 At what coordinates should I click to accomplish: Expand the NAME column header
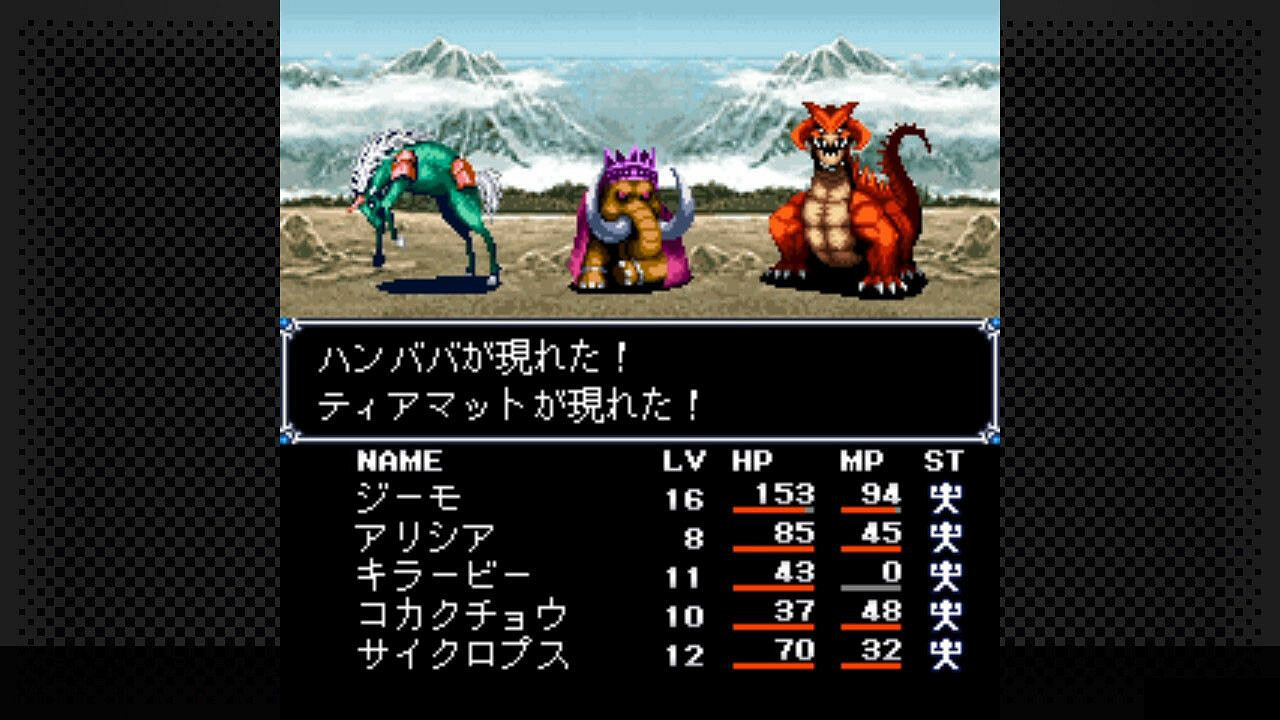400,461
